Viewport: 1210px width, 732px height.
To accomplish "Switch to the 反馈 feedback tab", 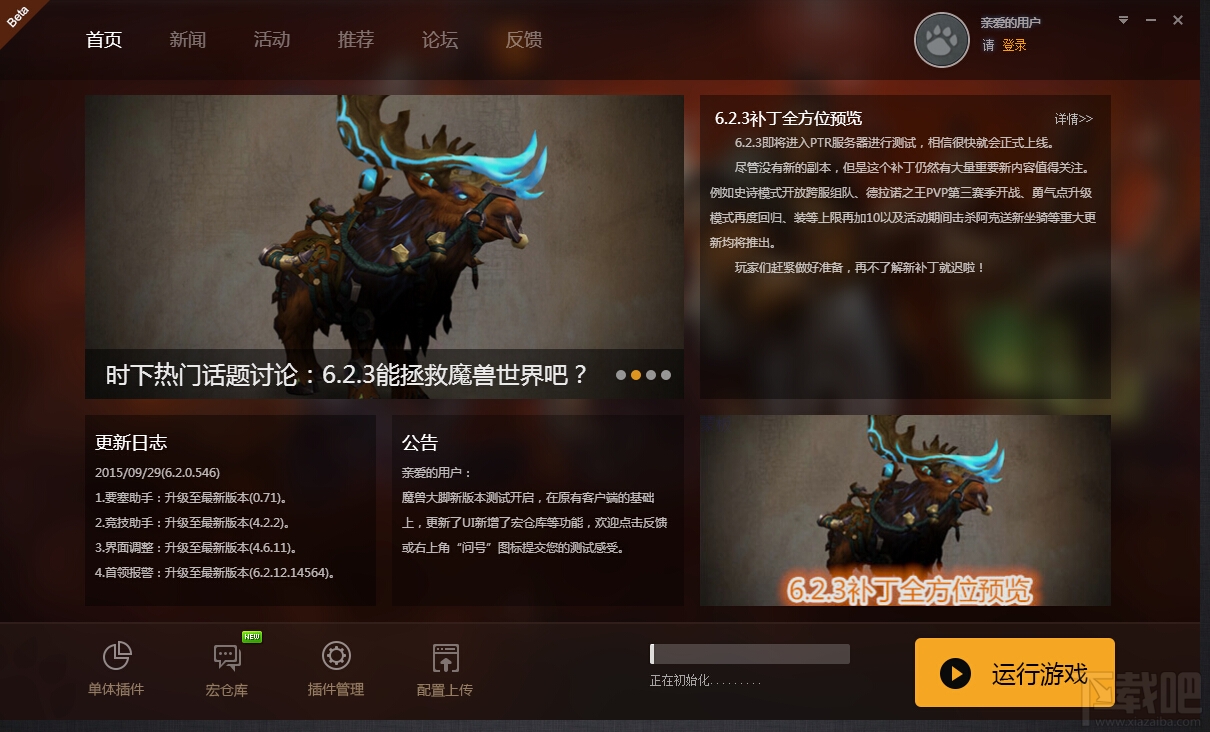I will [x=524, y=40].
